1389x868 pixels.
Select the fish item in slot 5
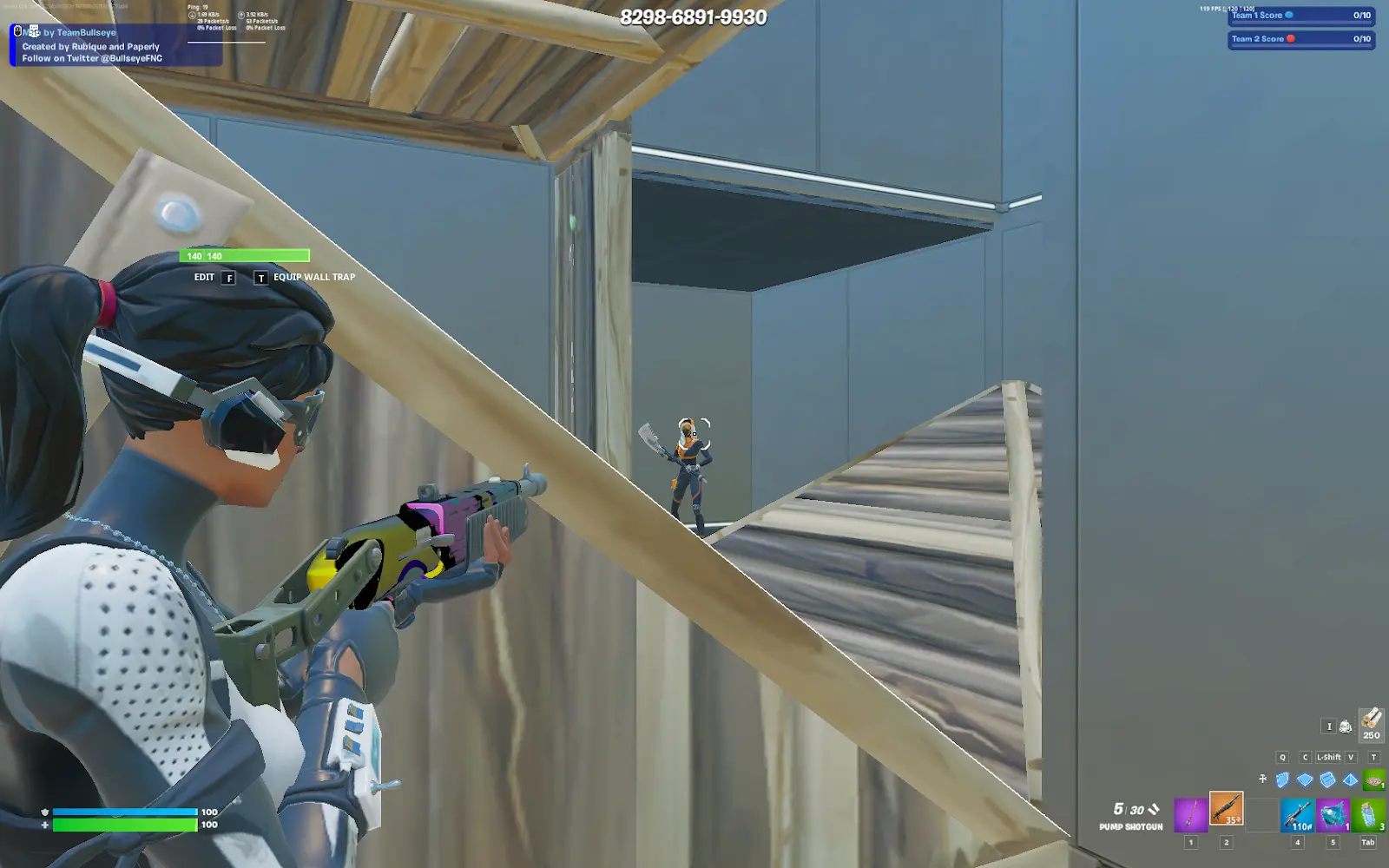click(1333, 816)
